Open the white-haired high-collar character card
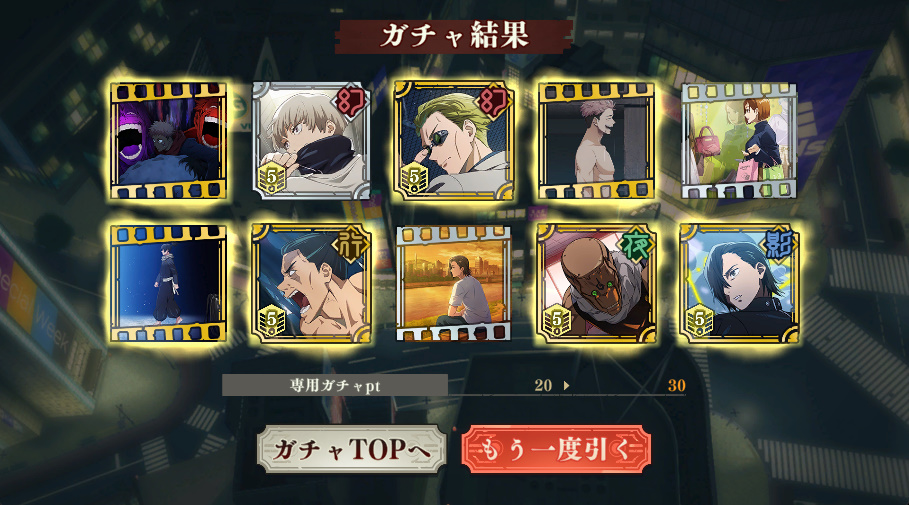 coord(311,140)
